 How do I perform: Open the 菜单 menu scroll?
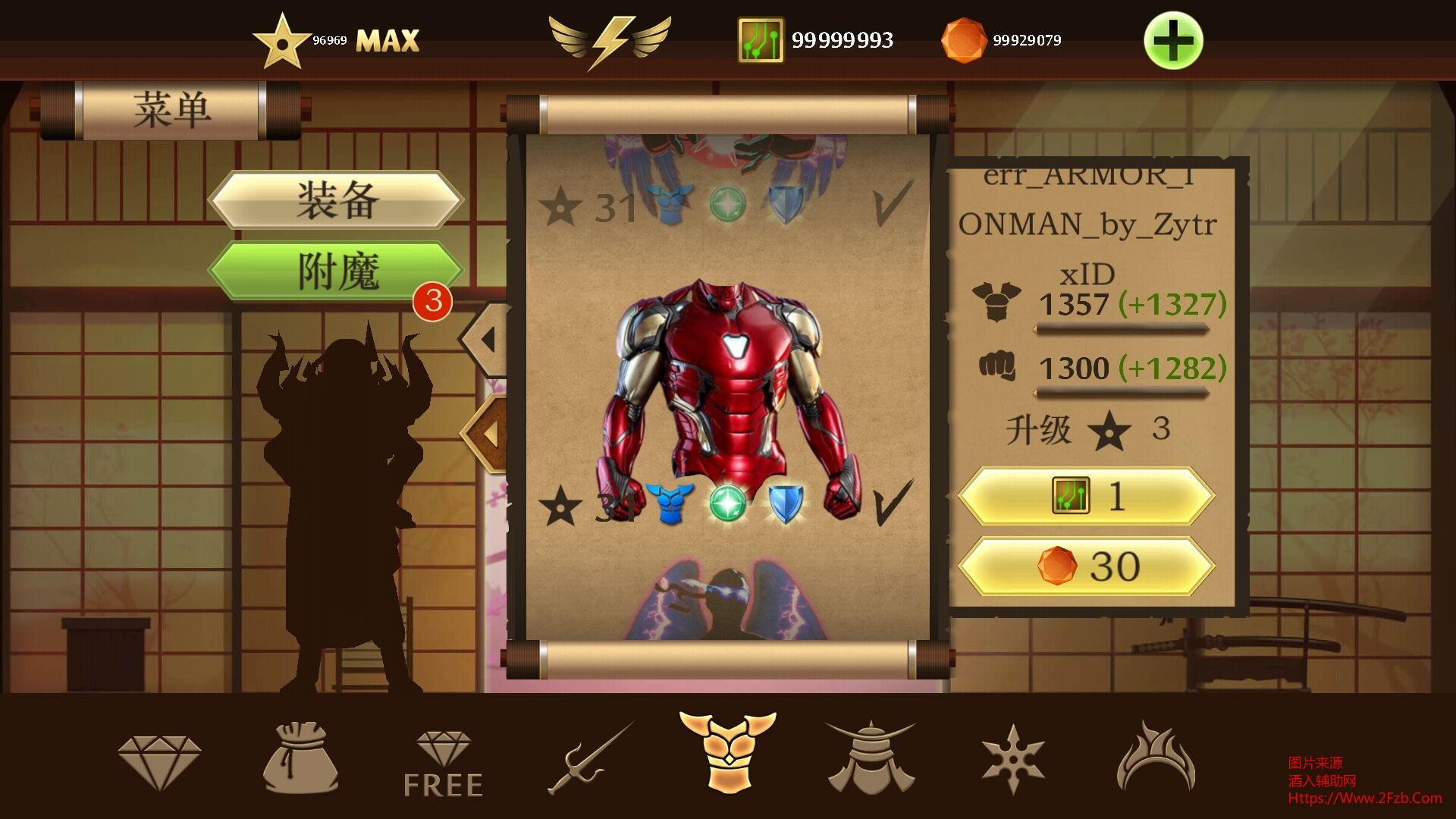(x=171, y=110)
